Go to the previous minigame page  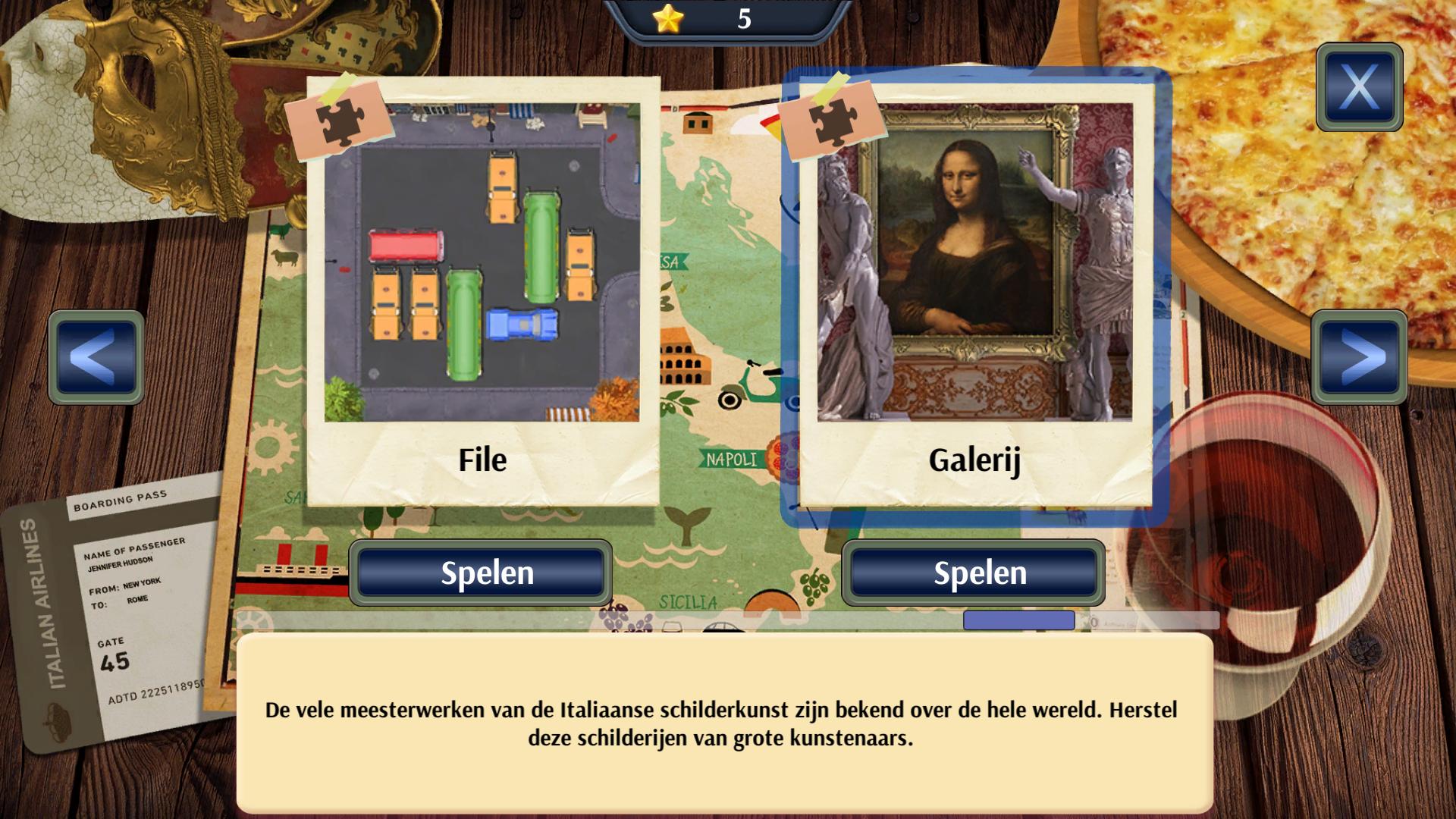[x=96, y=356]
